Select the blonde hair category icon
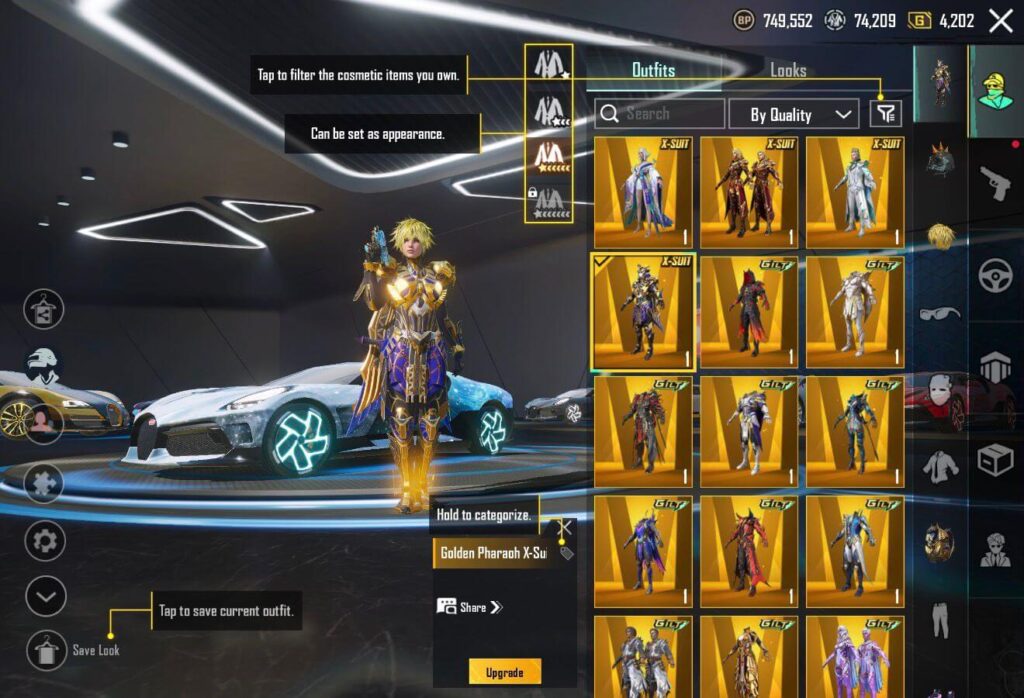The height and width of the screenshot is (698, 1024). [939, 236]
